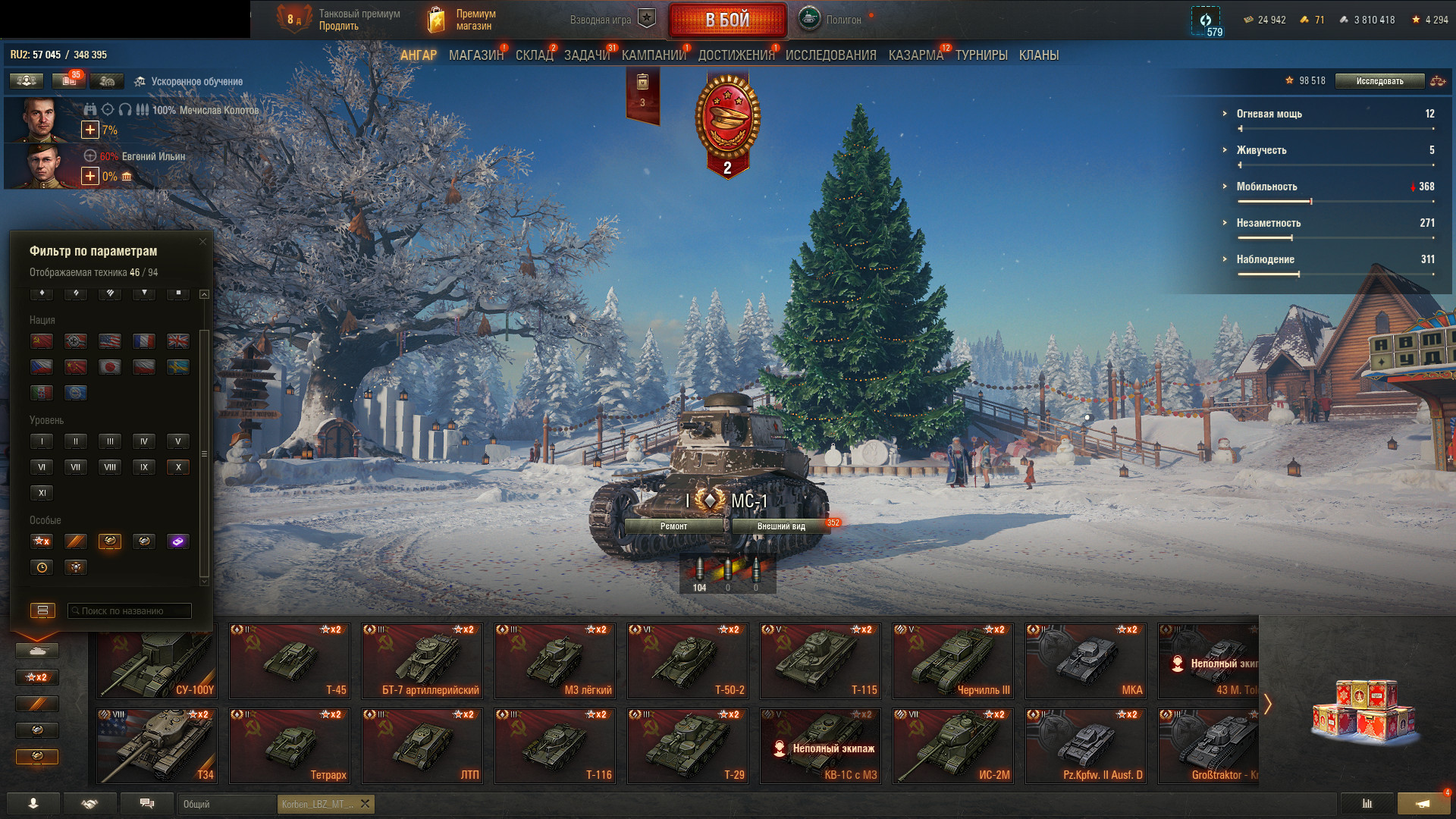
Task: Go to the ДОСТИЖЕНИЯ tab
Action: point(736,55)
